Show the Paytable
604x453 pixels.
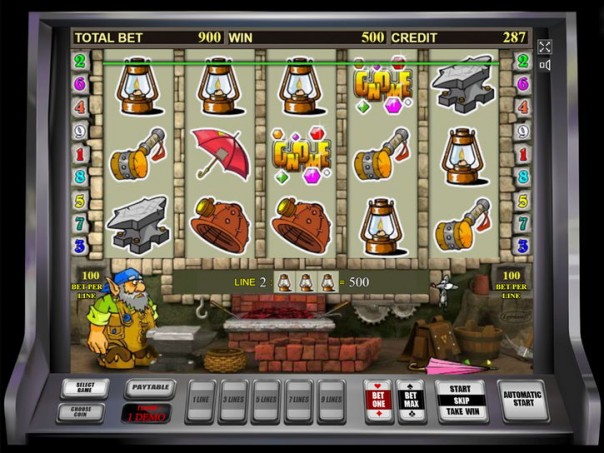point(149,388)
